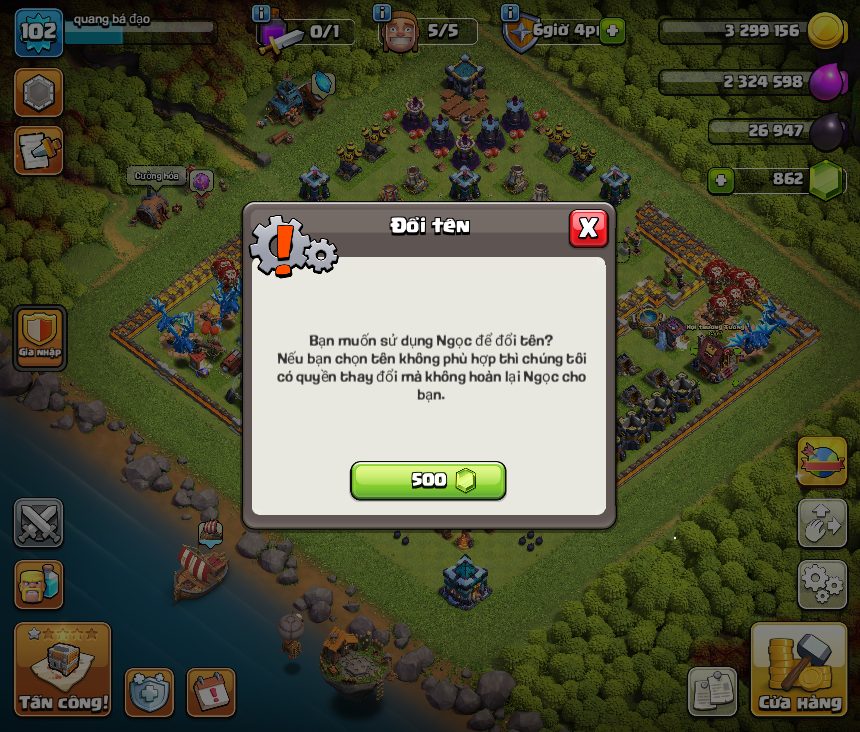Image resolution: width=860 pixels, height=732 pixels.
Task: Open the Cửa Hàng shop
Action: (799, 670)
